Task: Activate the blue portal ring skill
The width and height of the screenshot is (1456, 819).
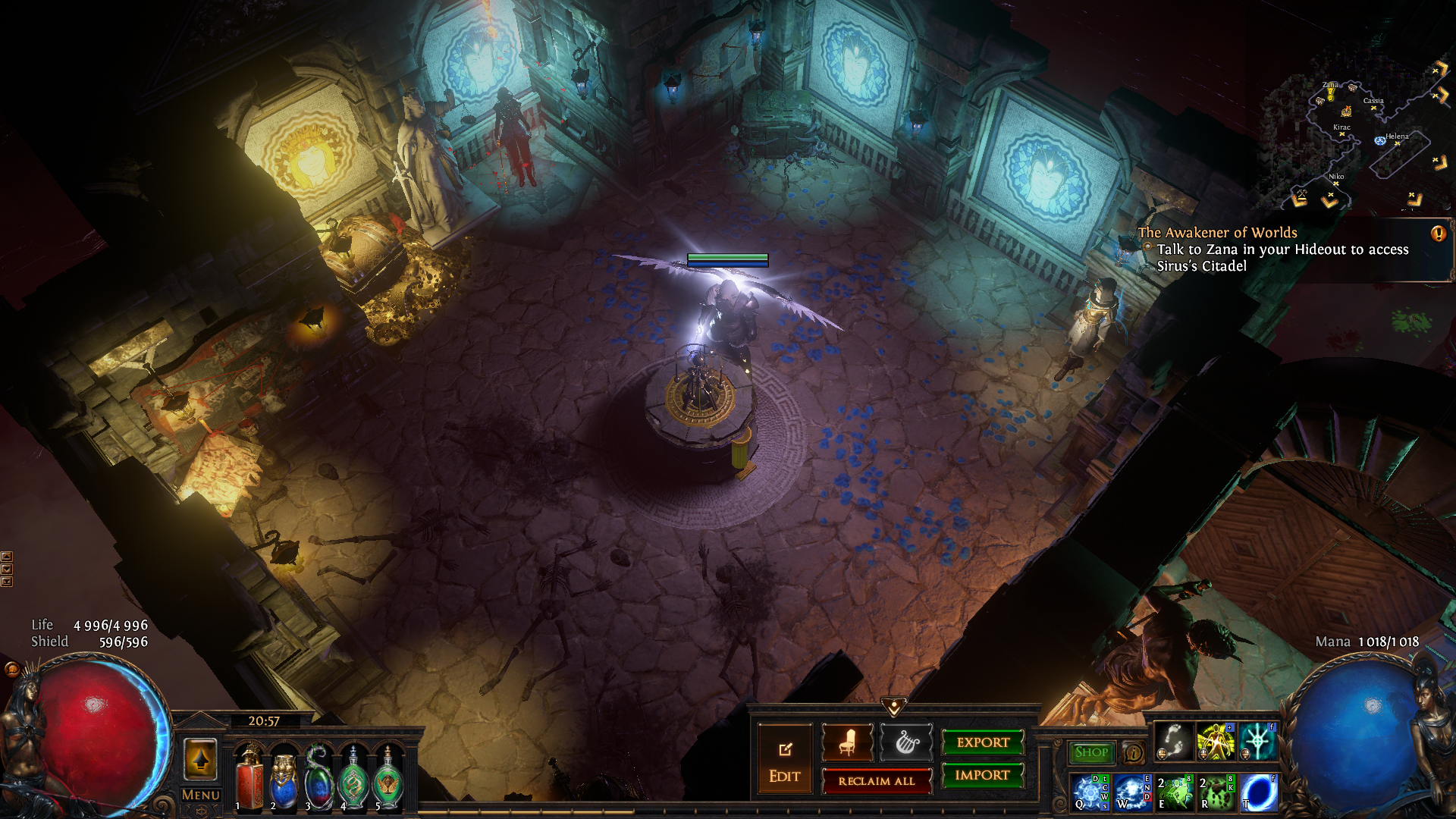Action: pyautogui.click(x=1259, y=792)
